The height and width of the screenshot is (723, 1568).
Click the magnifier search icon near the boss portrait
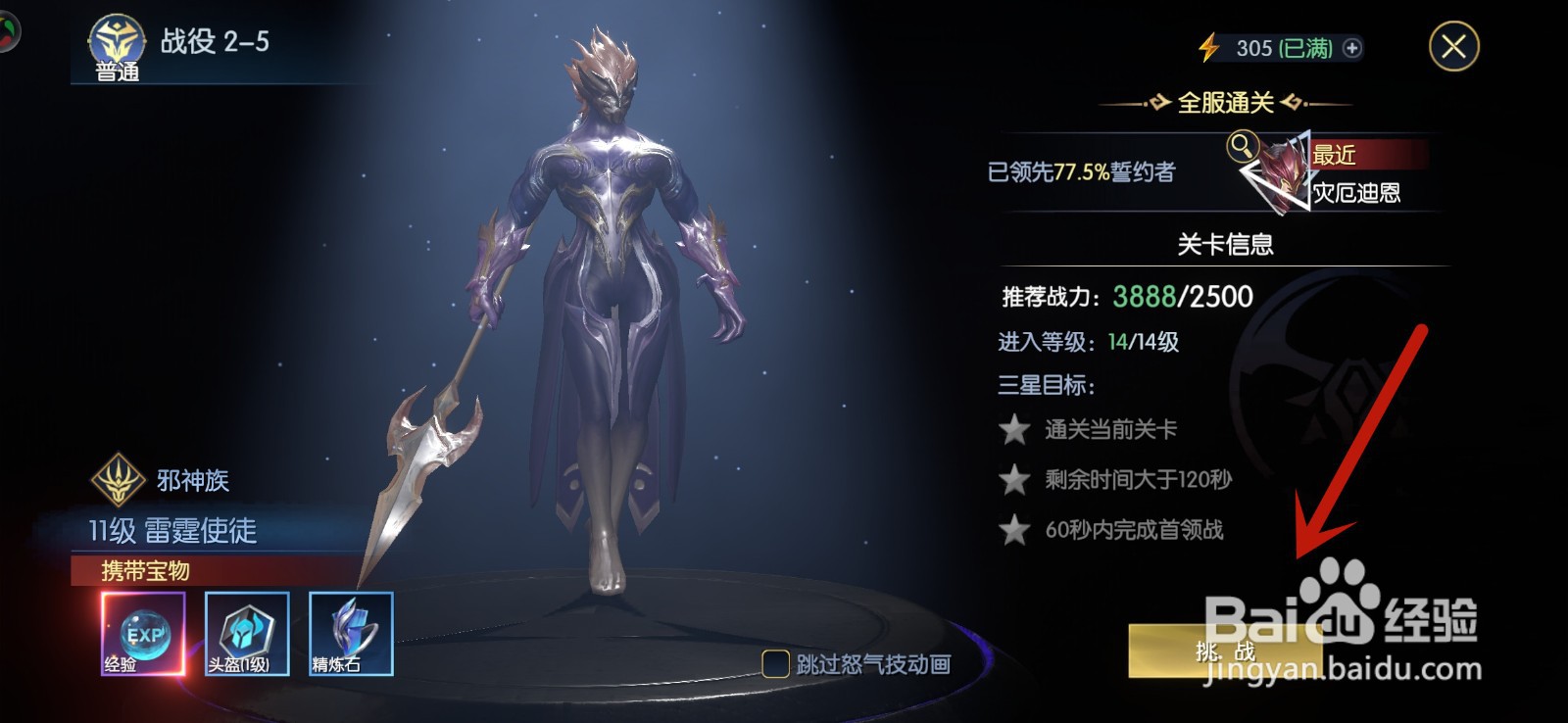tap(1242, 149)
